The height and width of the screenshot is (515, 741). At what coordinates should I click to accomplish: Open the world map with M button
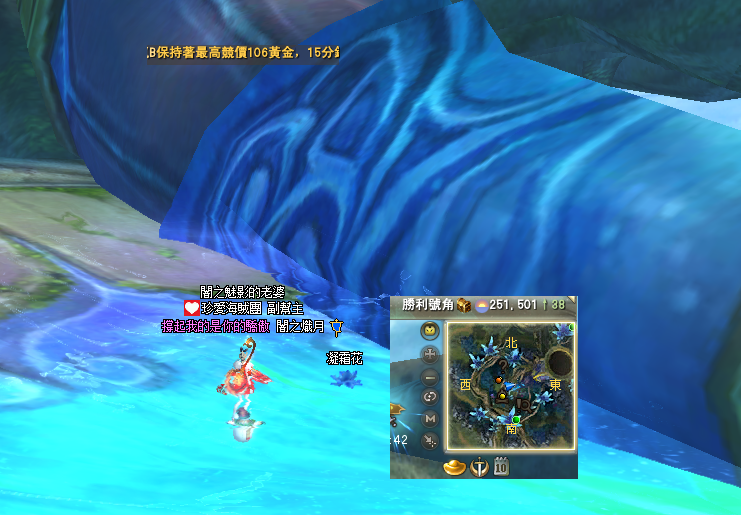coord(431,418)
